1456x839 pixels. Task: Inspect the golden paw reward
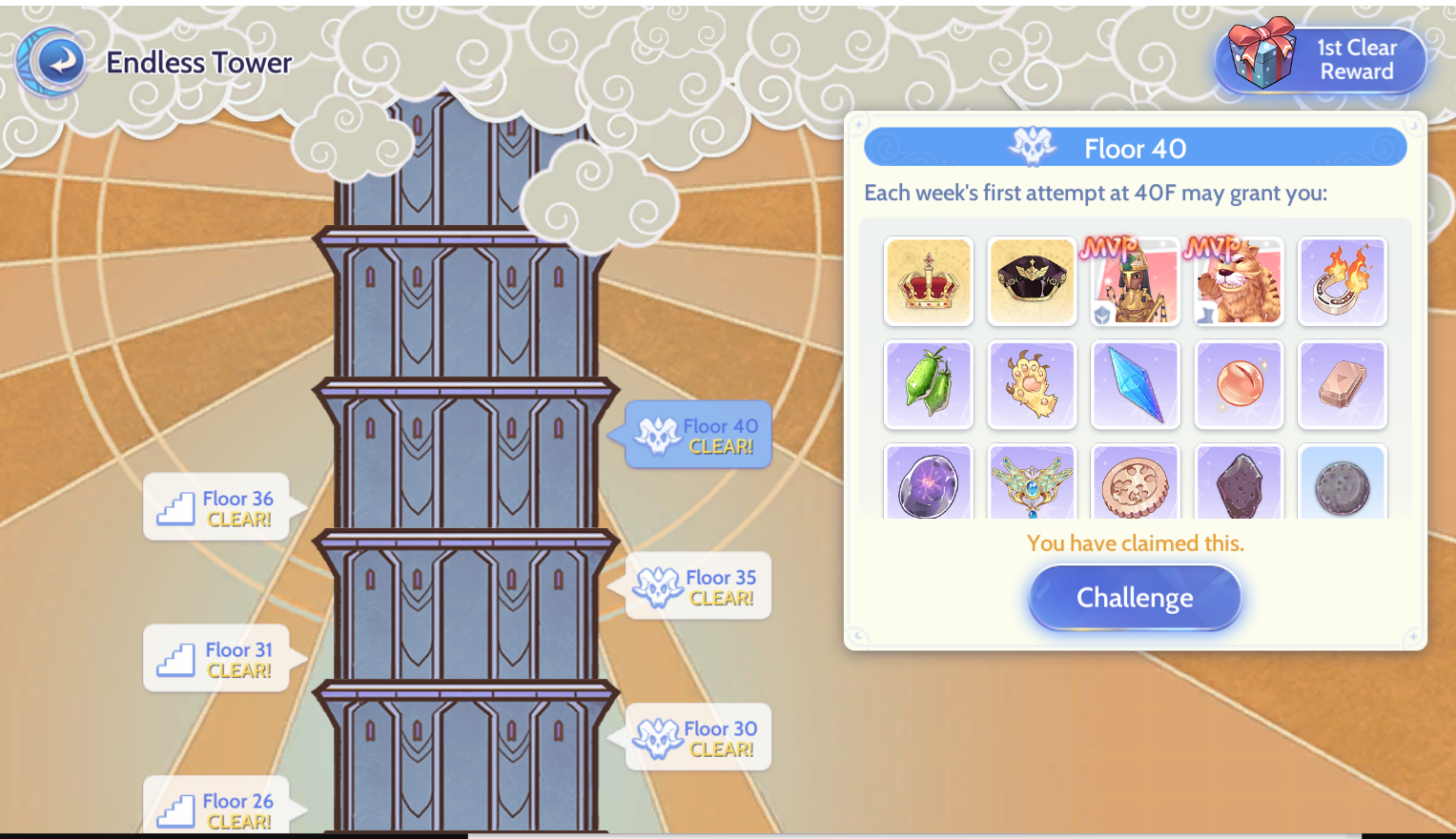1032,384
